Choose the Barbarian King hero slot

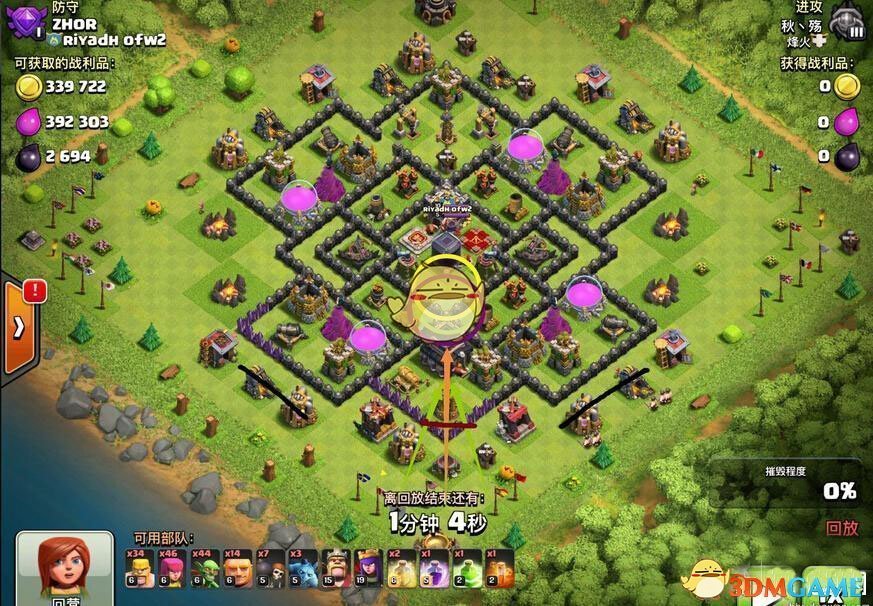tap(336, 568)
